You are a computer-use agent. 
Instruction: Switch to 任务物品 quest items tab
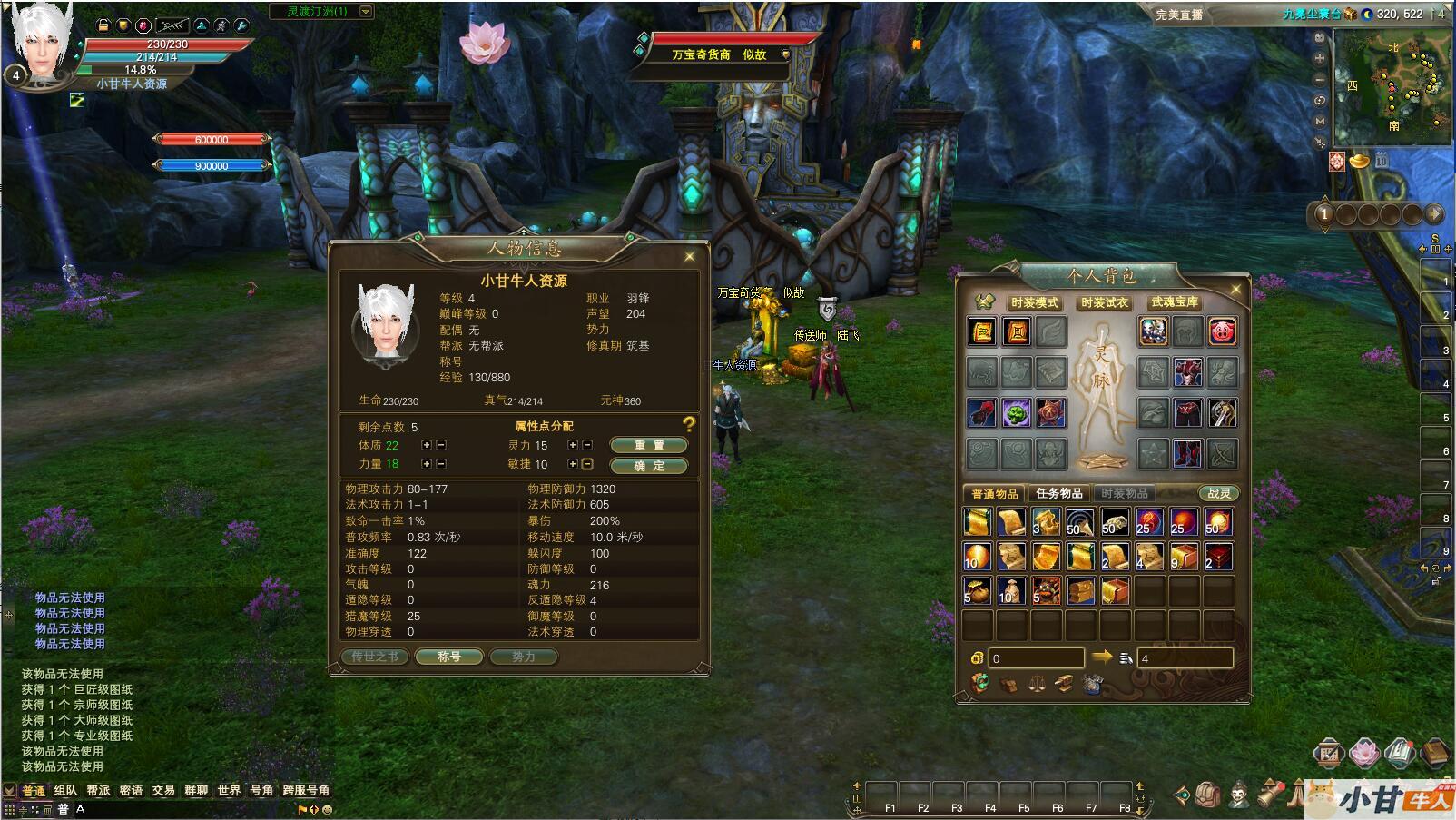[1058, 493]
